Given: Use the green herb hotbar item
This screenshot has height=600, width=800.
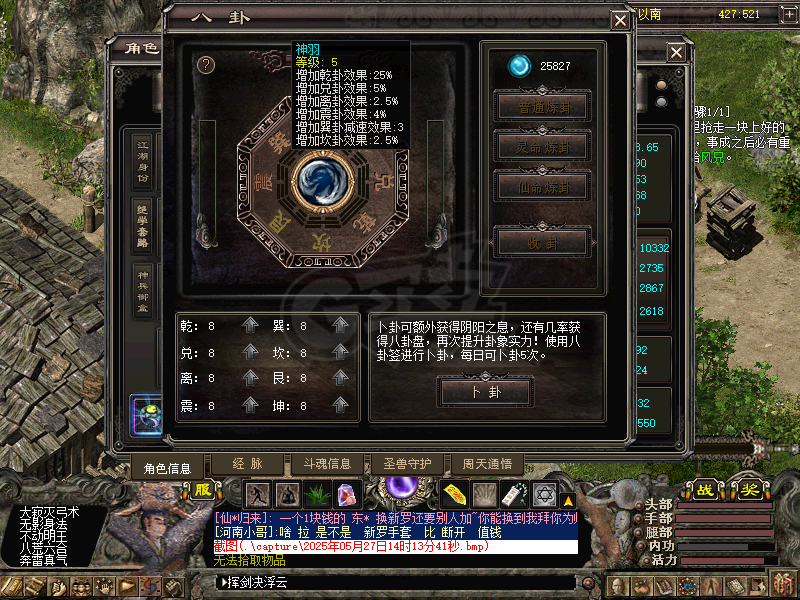Looking at the screenshot, I should point(318,493).
